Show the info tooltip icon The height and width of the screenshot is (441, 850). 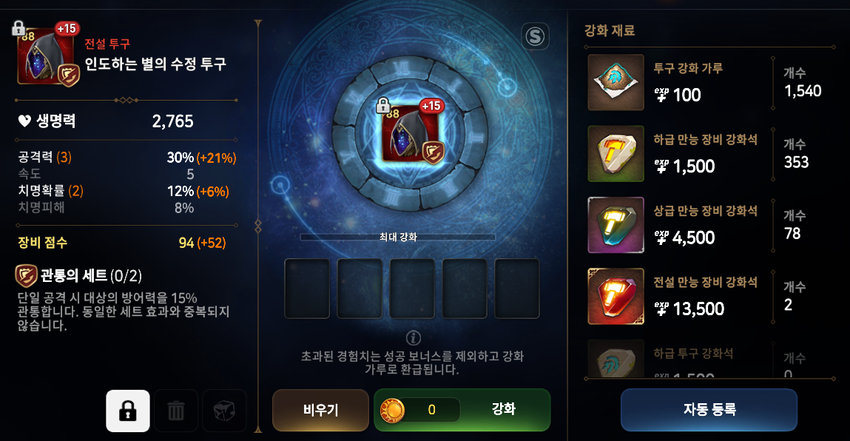coord(411,337)
